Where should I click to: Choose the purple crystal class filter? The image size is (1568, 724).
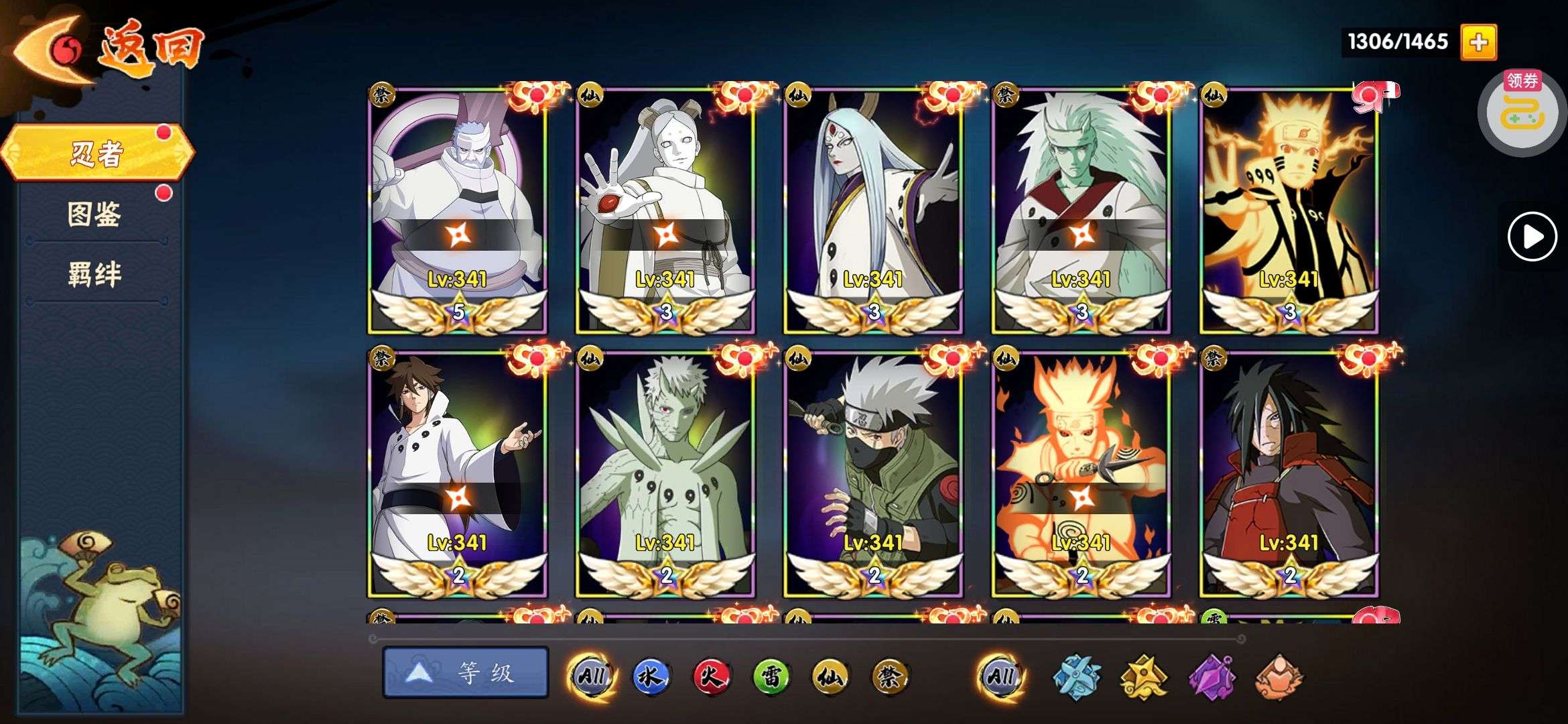click(1212, 677)
